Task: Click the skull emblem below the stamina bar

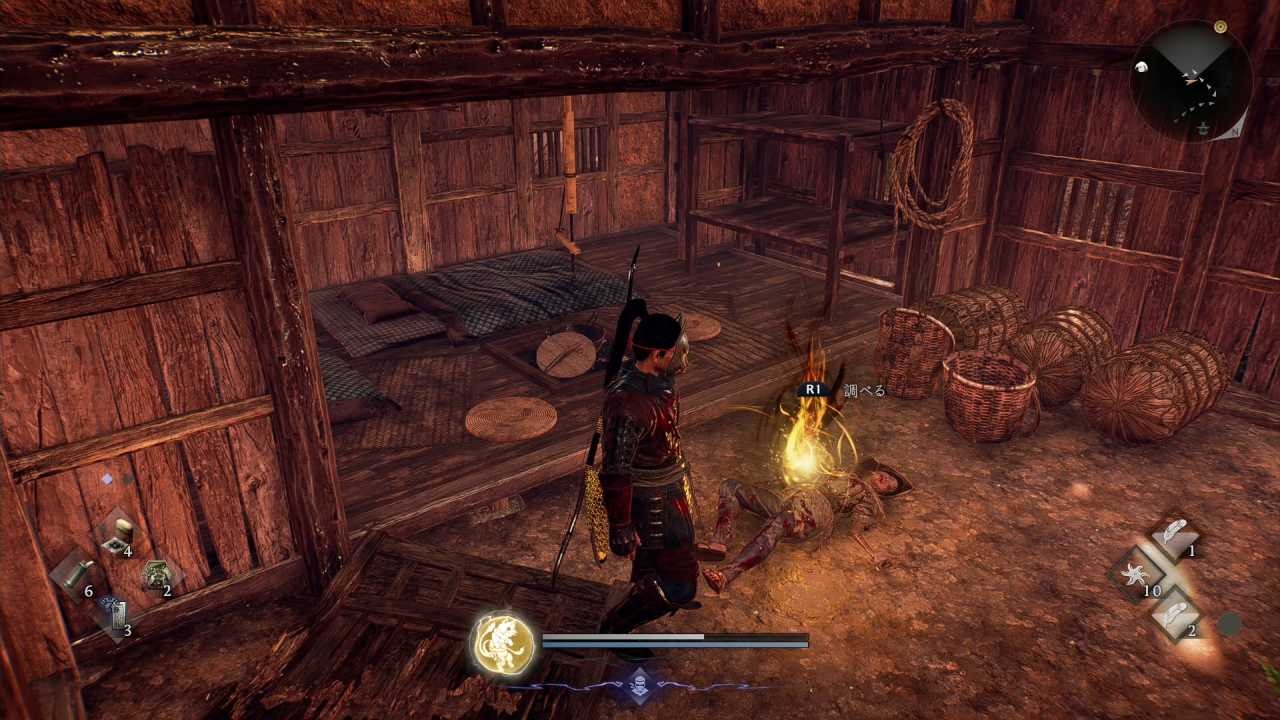Action: [x=637, y=686]
